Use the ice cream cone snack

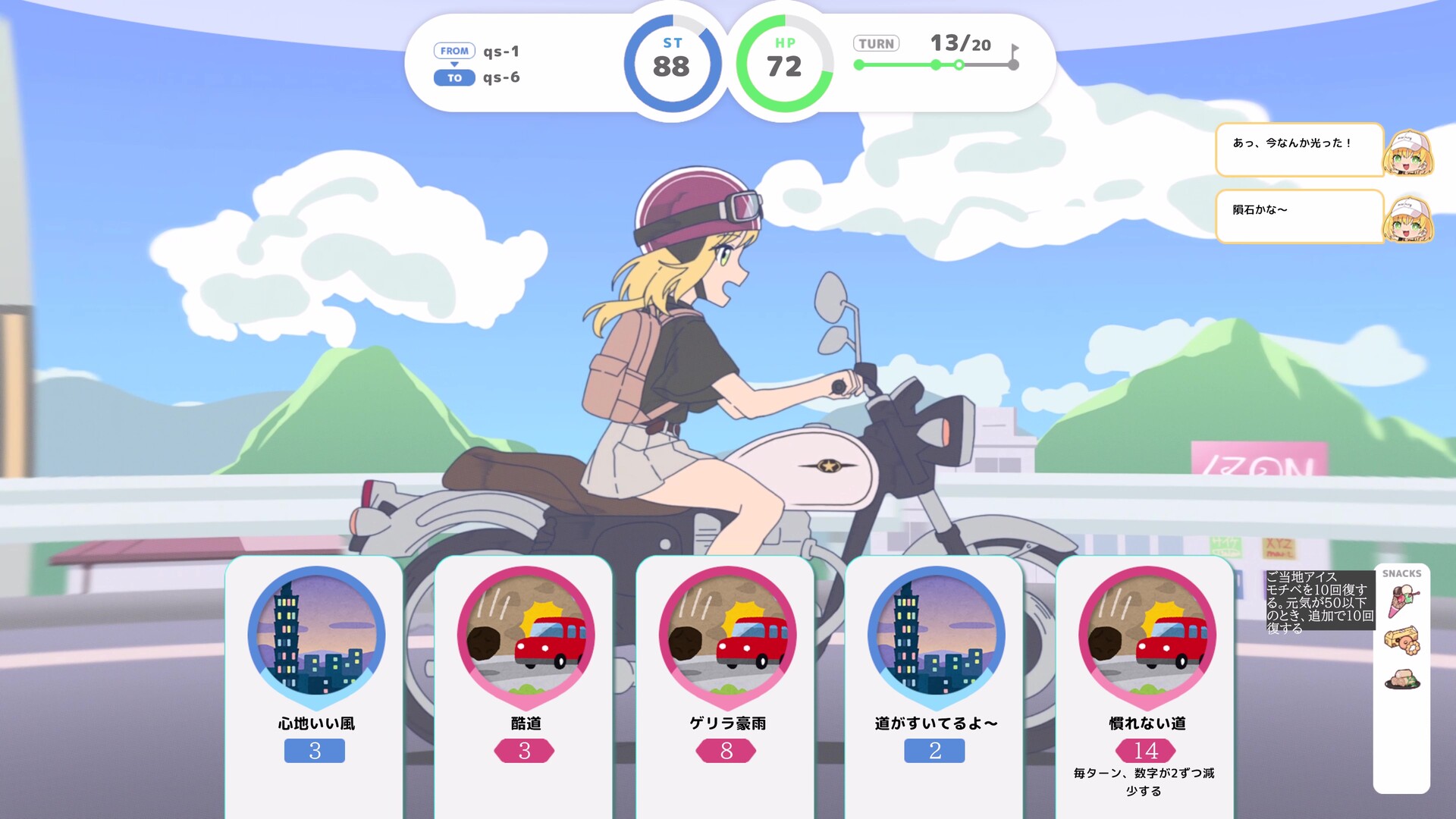[1402, 601]
